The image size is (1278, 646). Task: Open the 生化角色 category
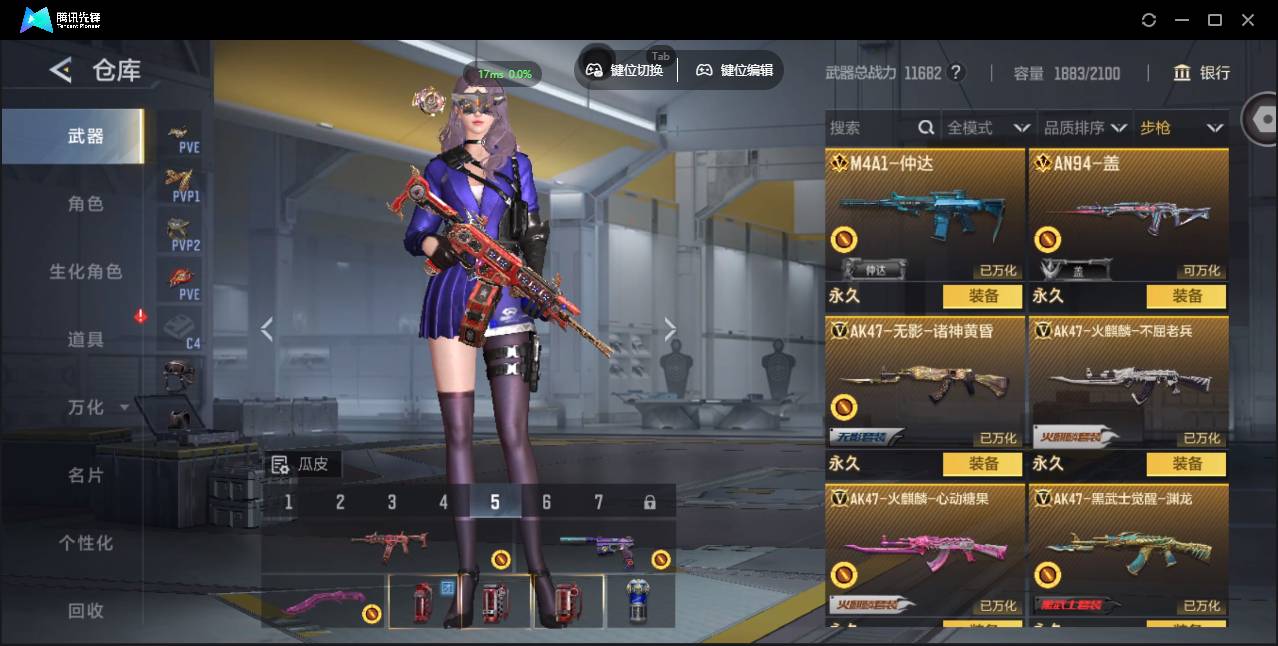pos(85,272)
